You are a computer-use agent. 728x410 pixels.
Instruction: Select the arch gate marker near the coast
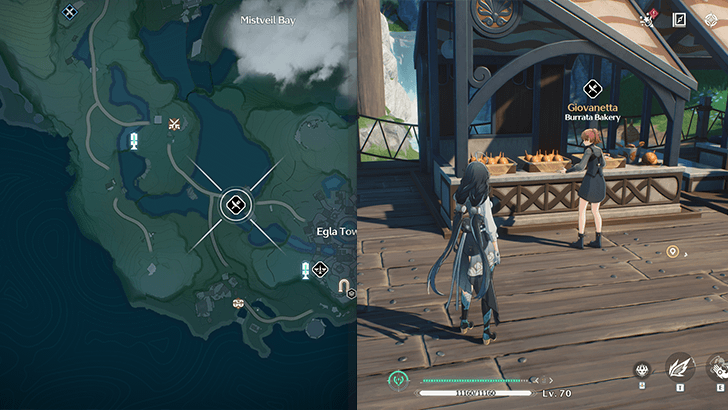pyautogui.click(x=345, y=287)
